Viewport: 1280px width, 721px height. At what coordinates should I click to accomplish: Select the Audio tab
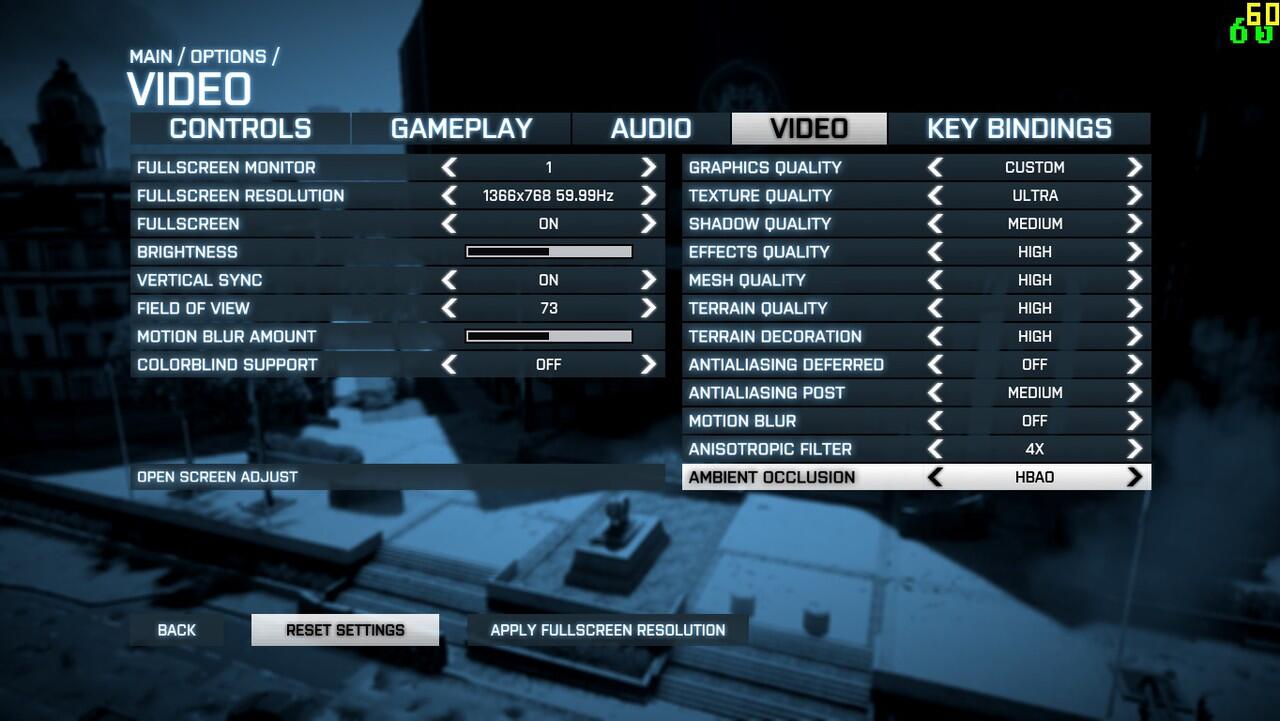coord(651,129)
